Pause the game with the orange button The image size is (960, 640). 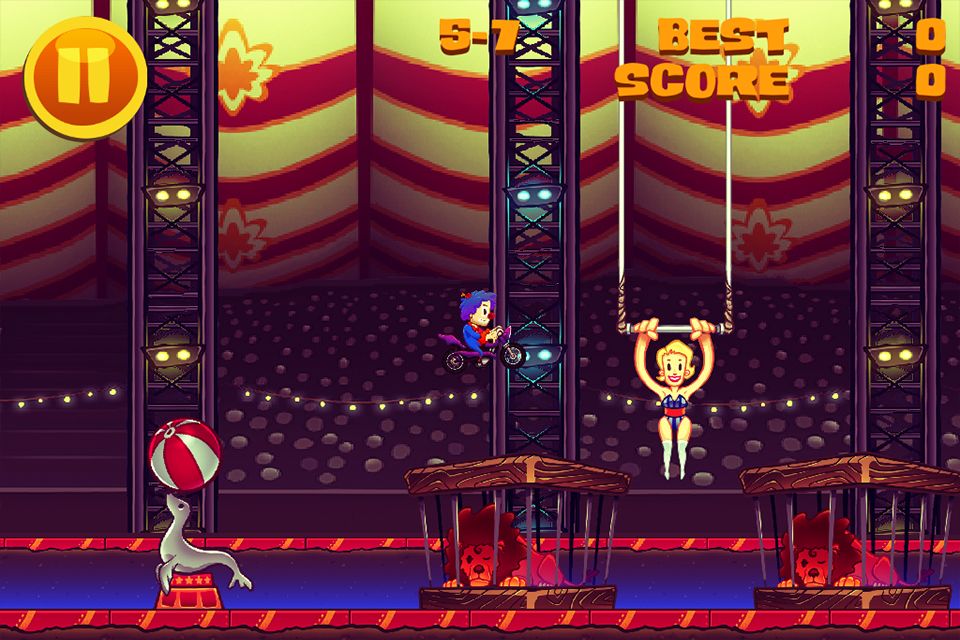tap(84, 76)
